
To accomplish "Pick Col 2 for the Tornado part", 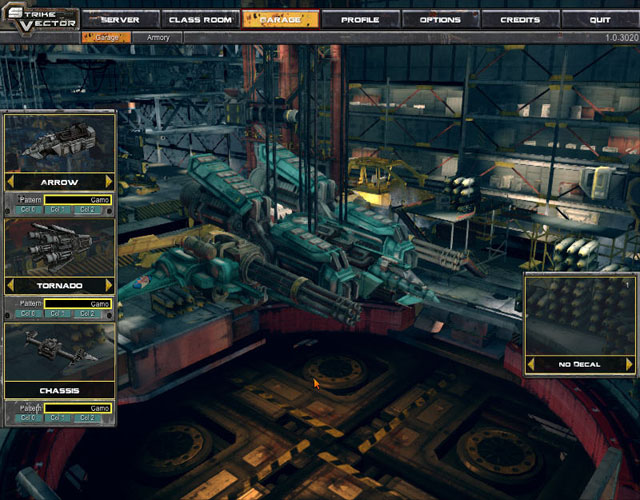I will click(x=88, y=314).
